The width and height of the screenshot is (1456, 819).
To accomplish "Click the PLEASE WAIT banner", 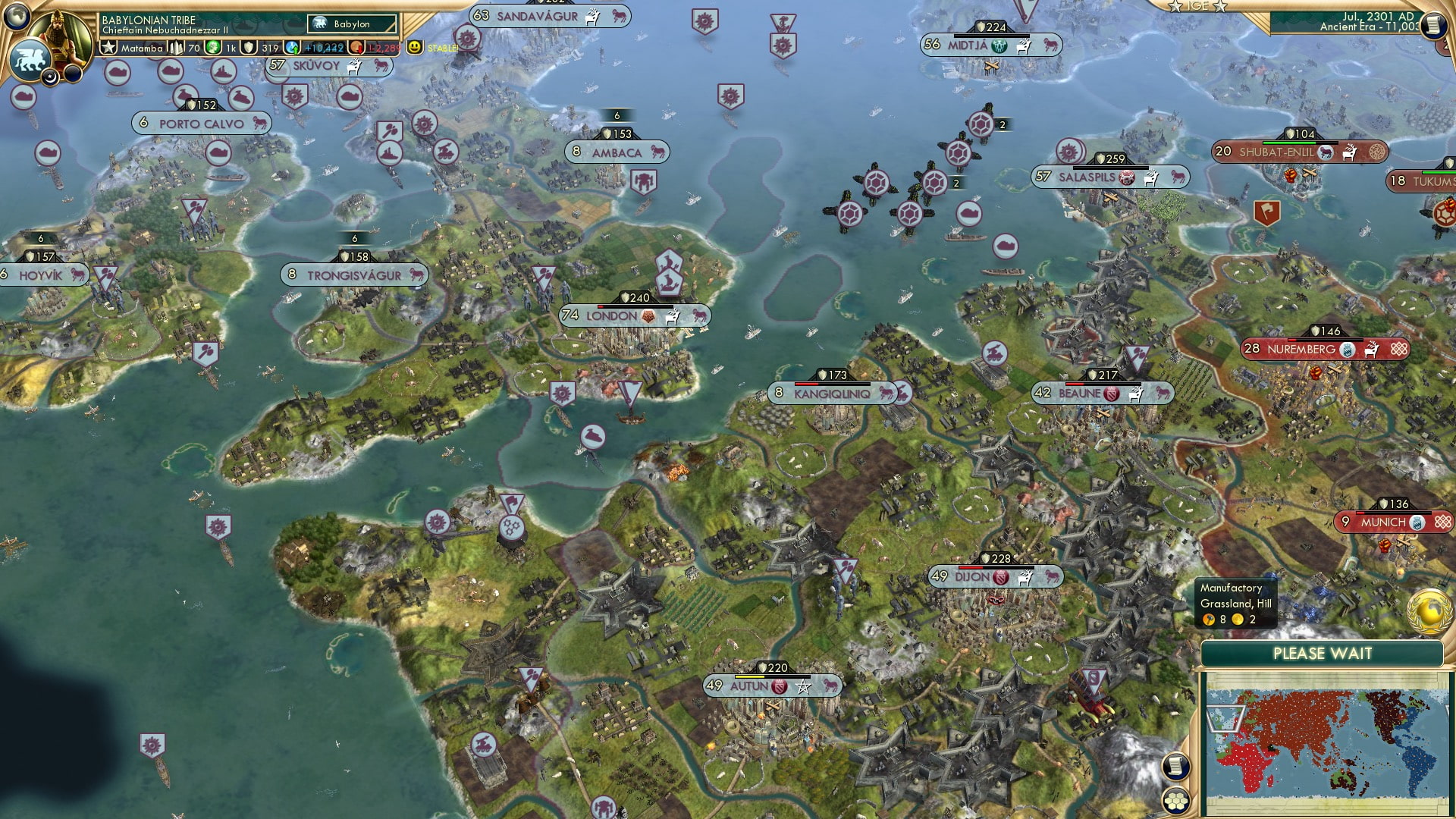I will 1323,653.
